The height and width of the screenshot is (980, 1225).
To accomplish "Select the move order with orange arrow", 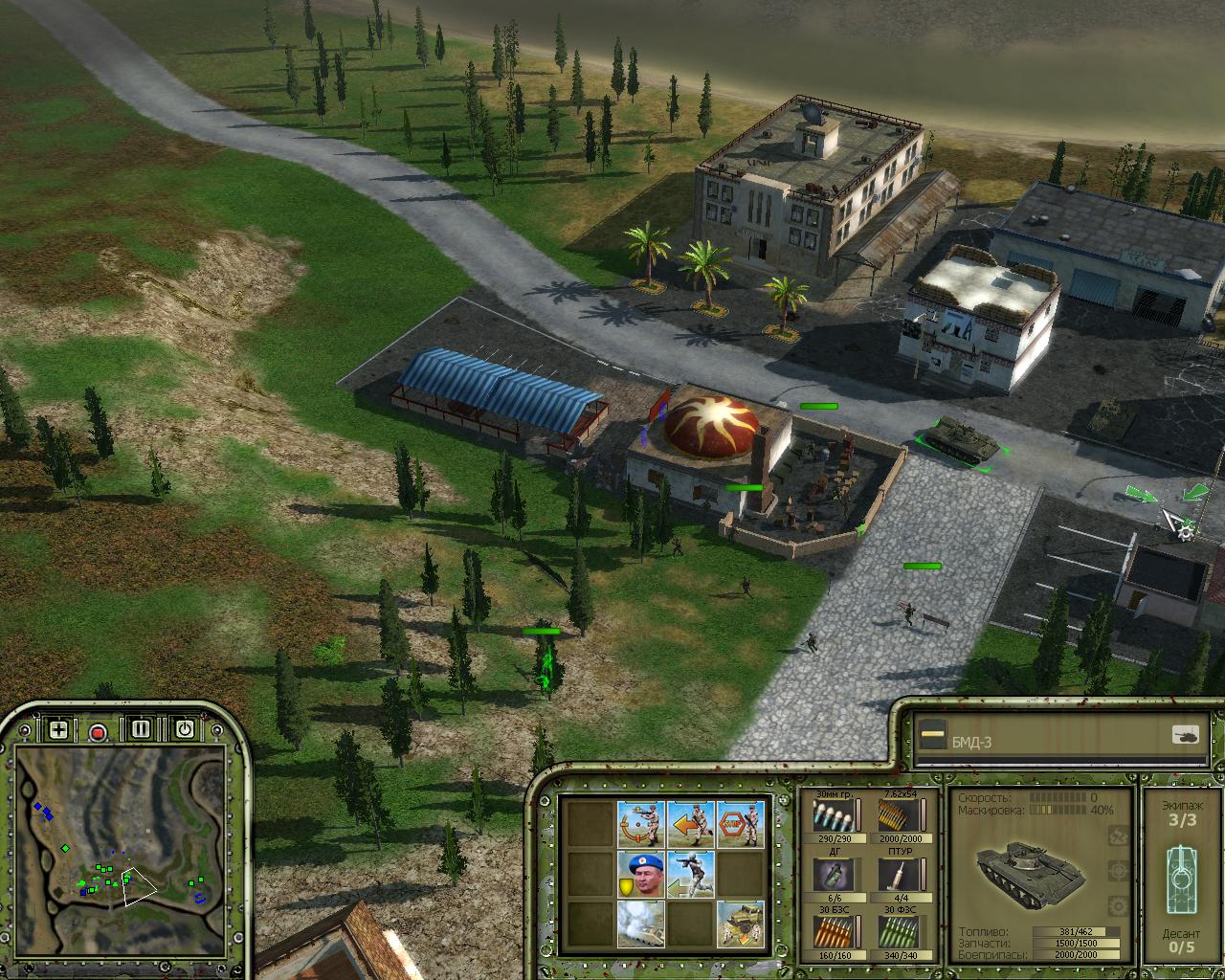I will pos(691,823).
